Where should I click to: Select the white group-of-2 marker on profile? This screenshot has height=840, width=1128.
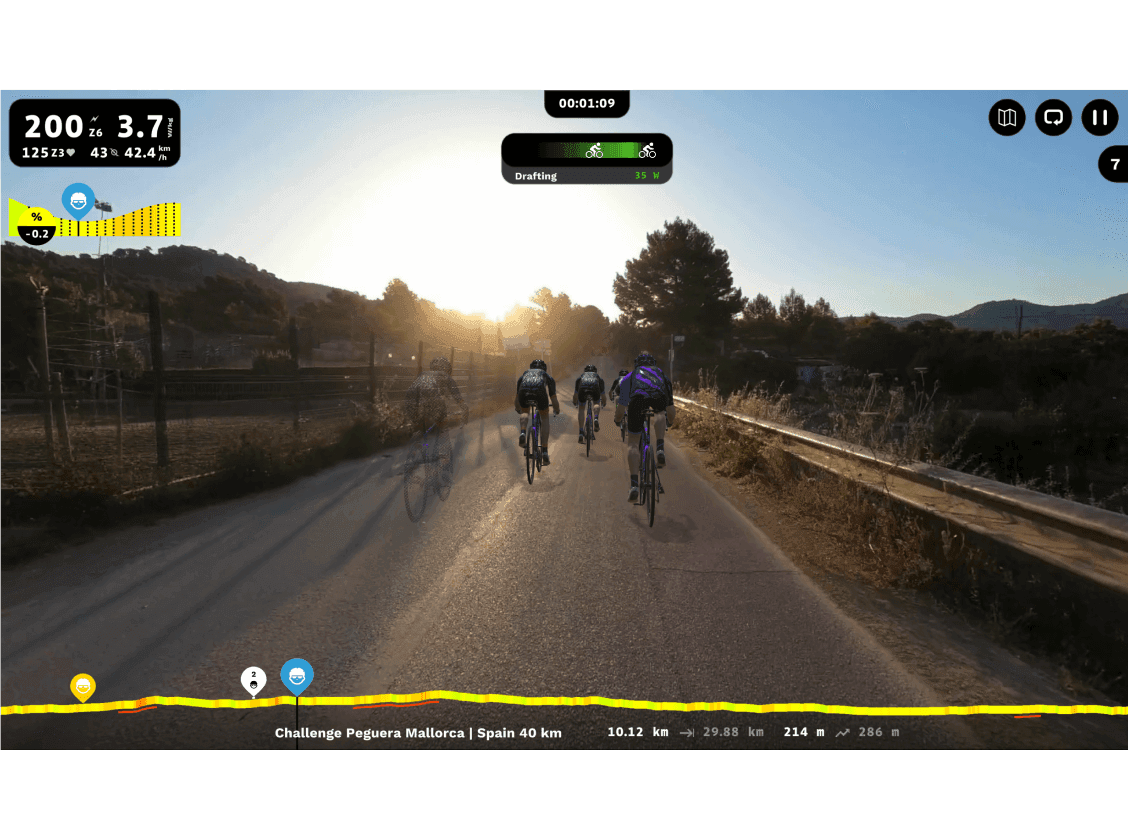click(x=254, y=680)
